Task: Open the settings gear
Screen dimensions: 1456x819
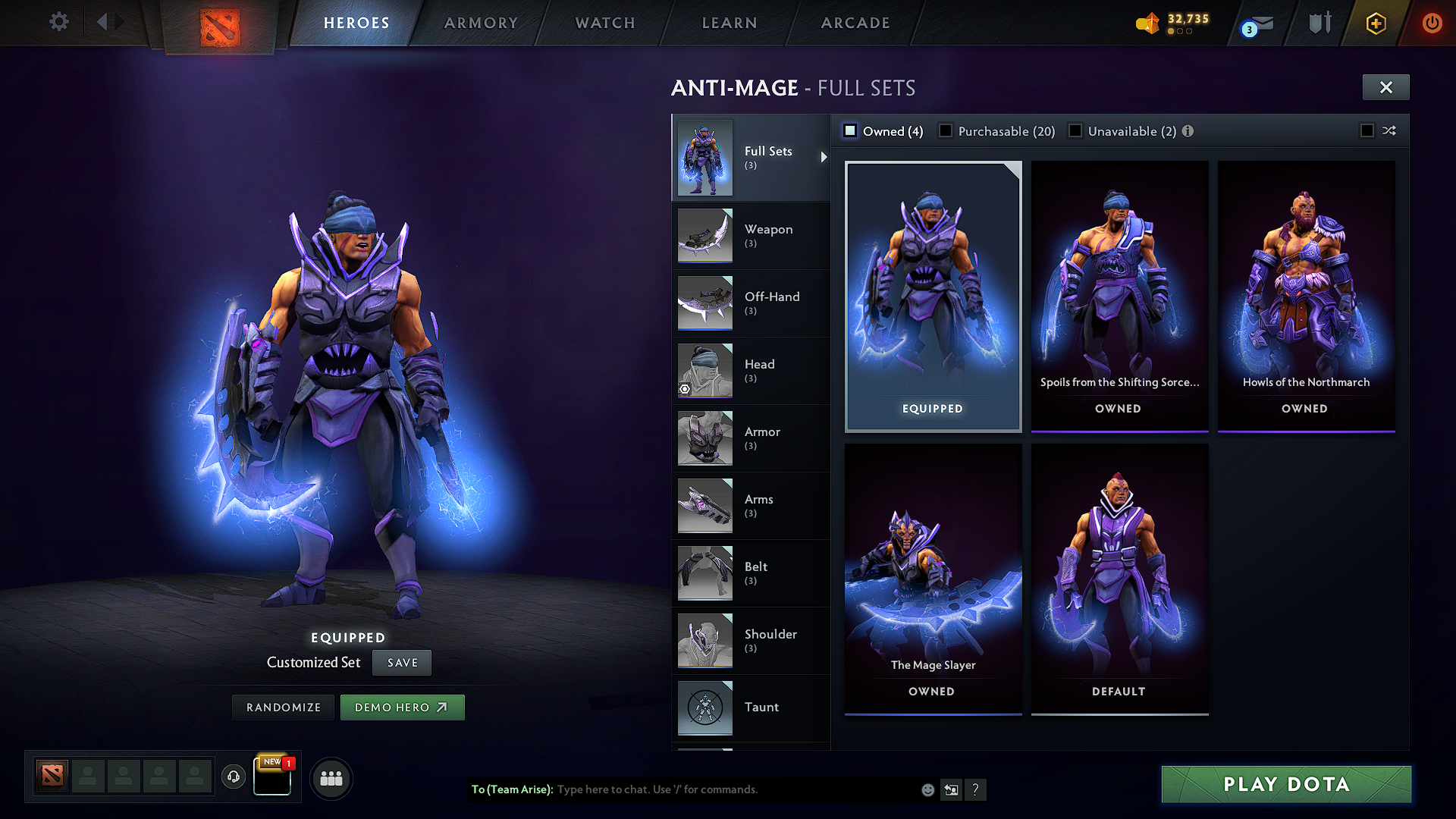Action: pos(58,22)
